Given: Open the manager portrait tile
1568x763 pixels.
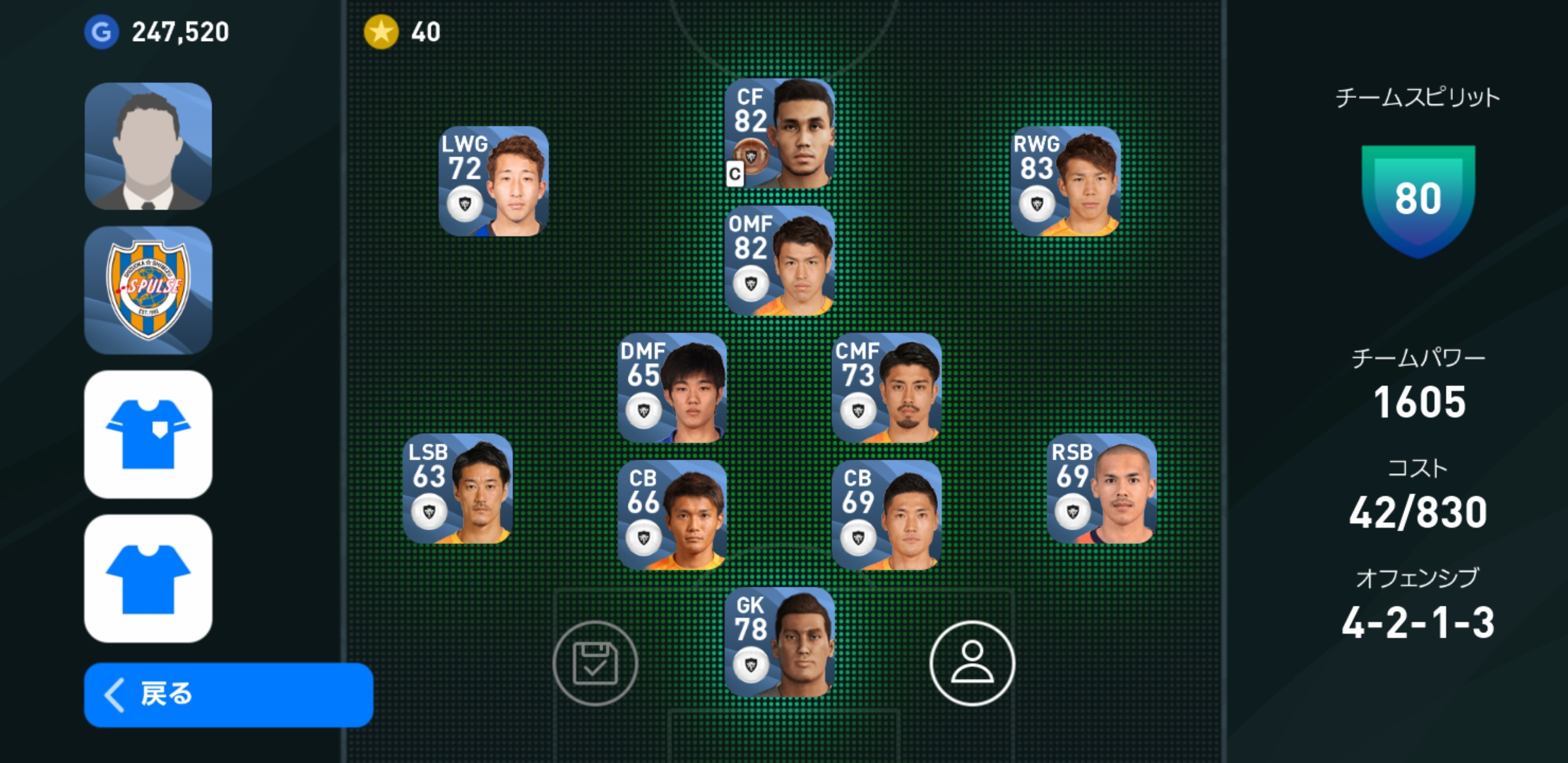Looking at the screenshot, I should point(148,146).
